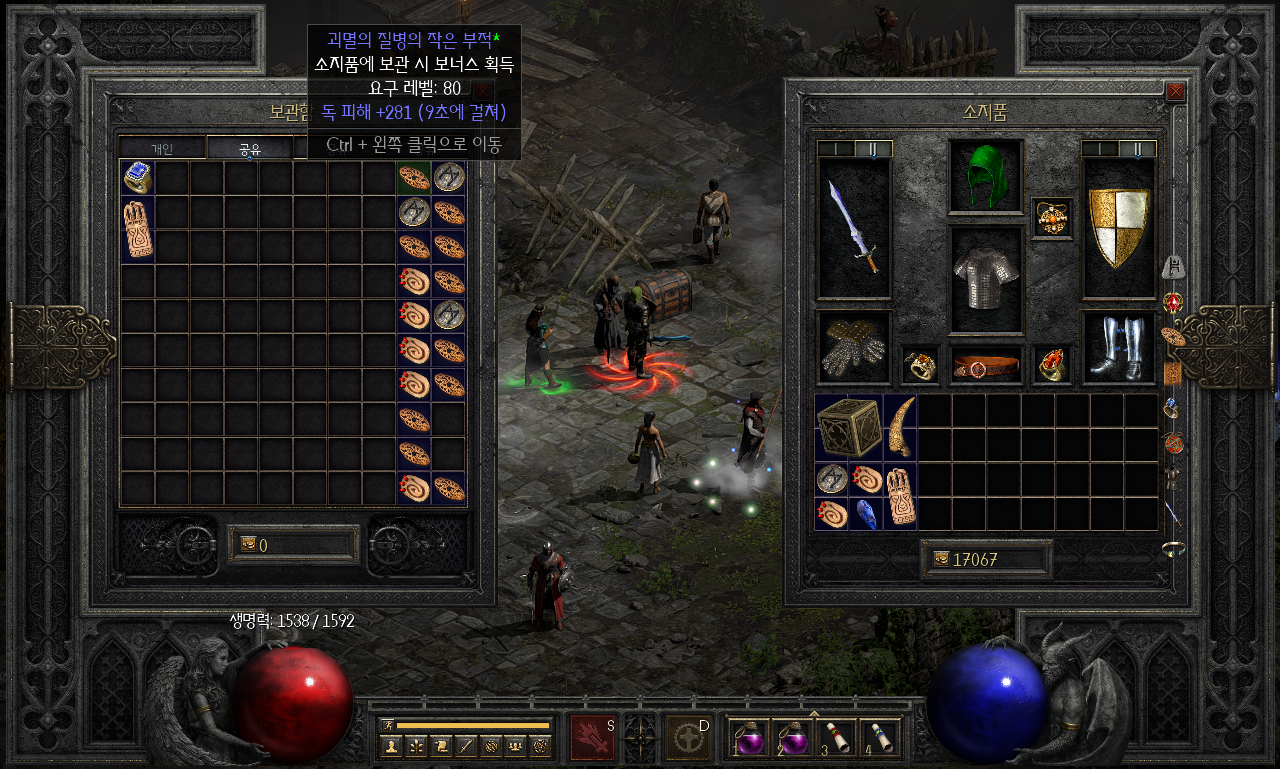Select the green hood helmet slot
This screenshot has height=769, width=1280.
(985, 176)
